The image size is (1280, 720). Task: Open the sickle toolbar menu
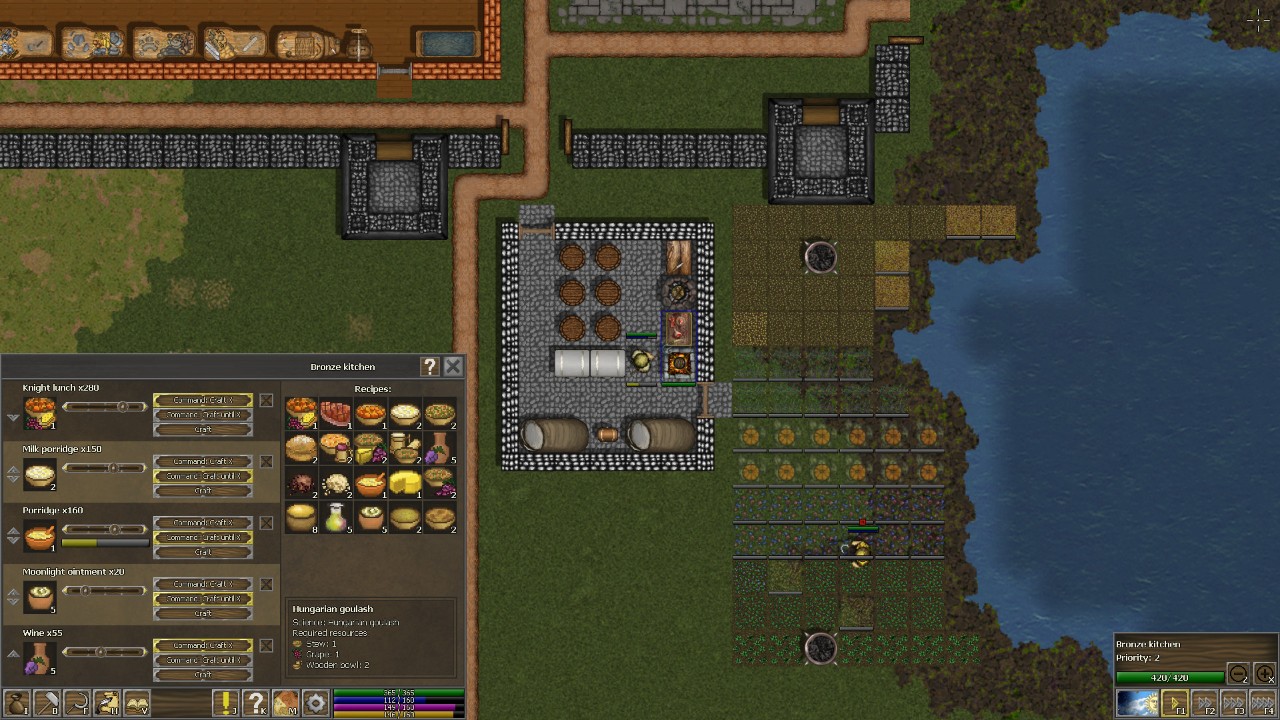click(76, 703)
